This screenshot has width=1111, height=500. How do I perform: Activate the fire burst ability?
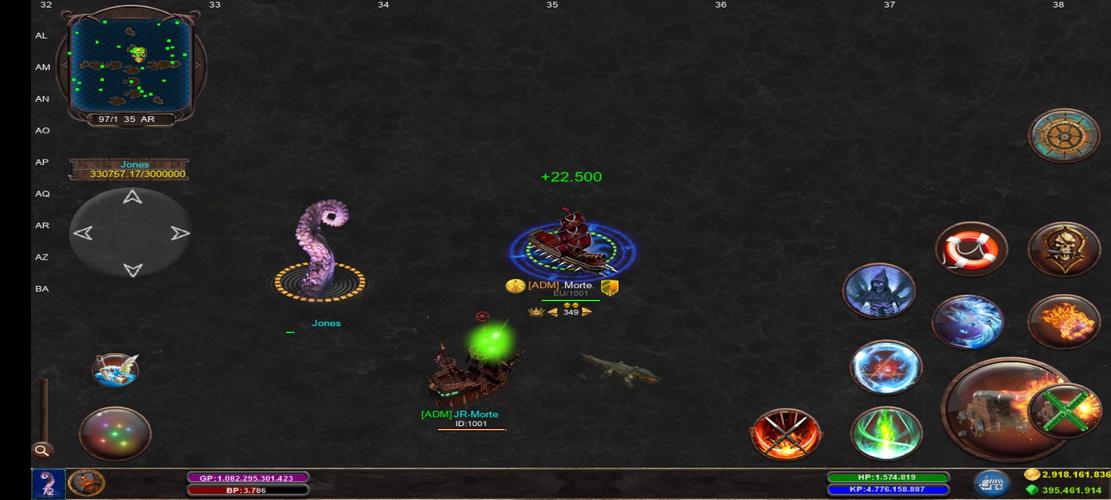[1064, 321]
